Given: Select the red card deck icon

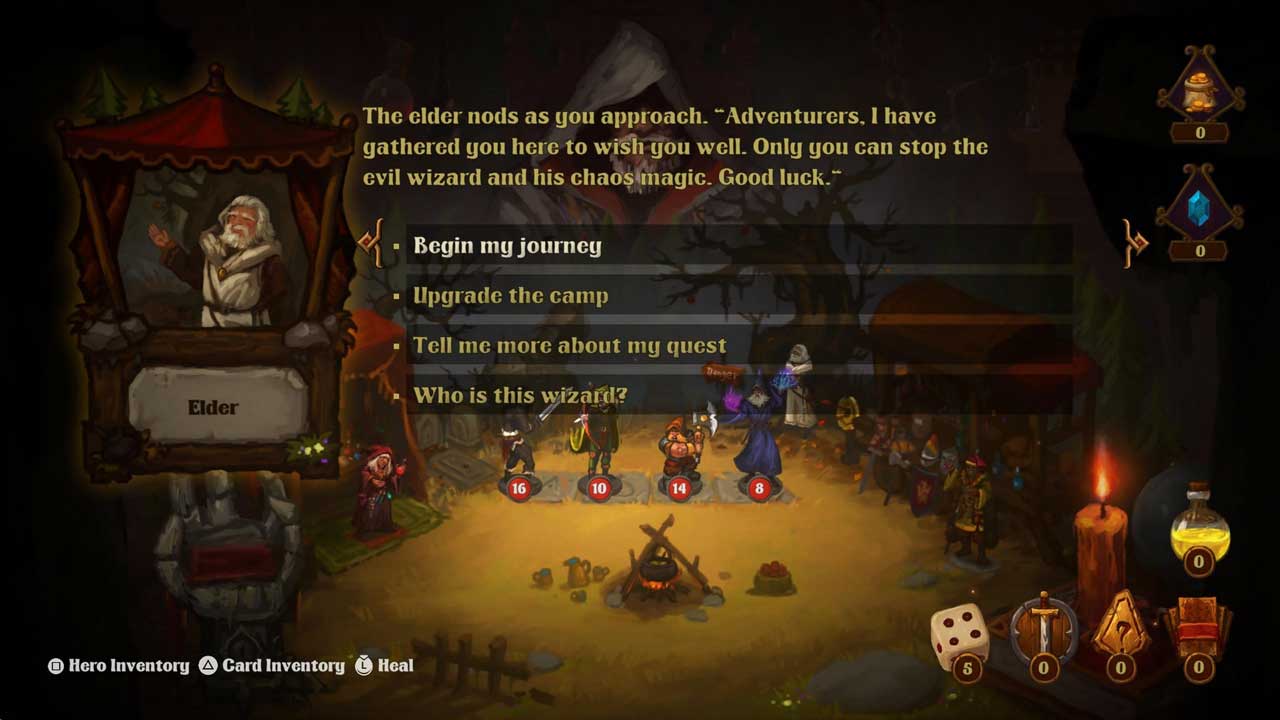Looking at the screenshot, I should tap(1197, 628).
